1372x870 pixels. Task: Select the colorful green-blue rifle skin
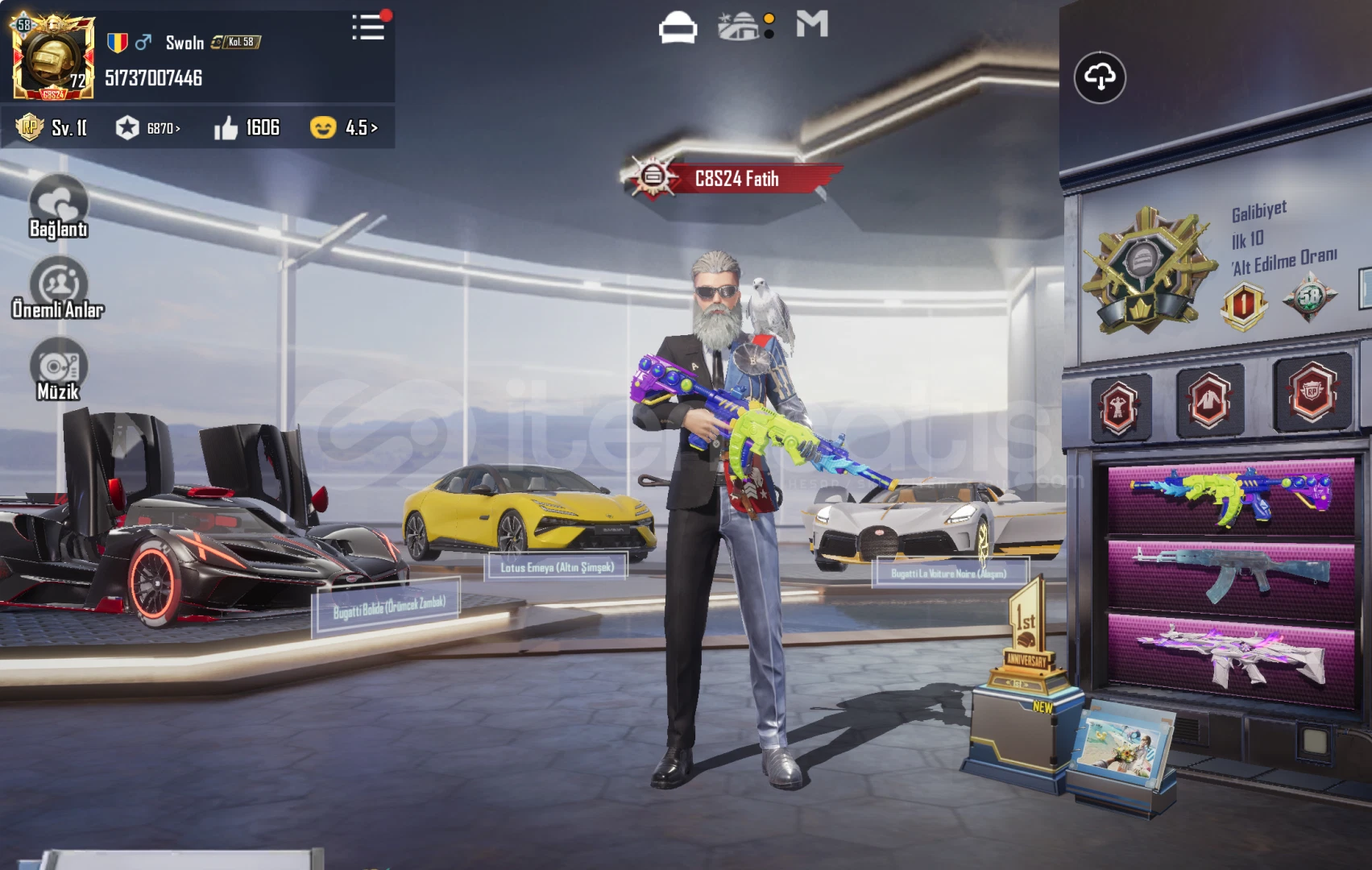click(x=1230, y=497)
